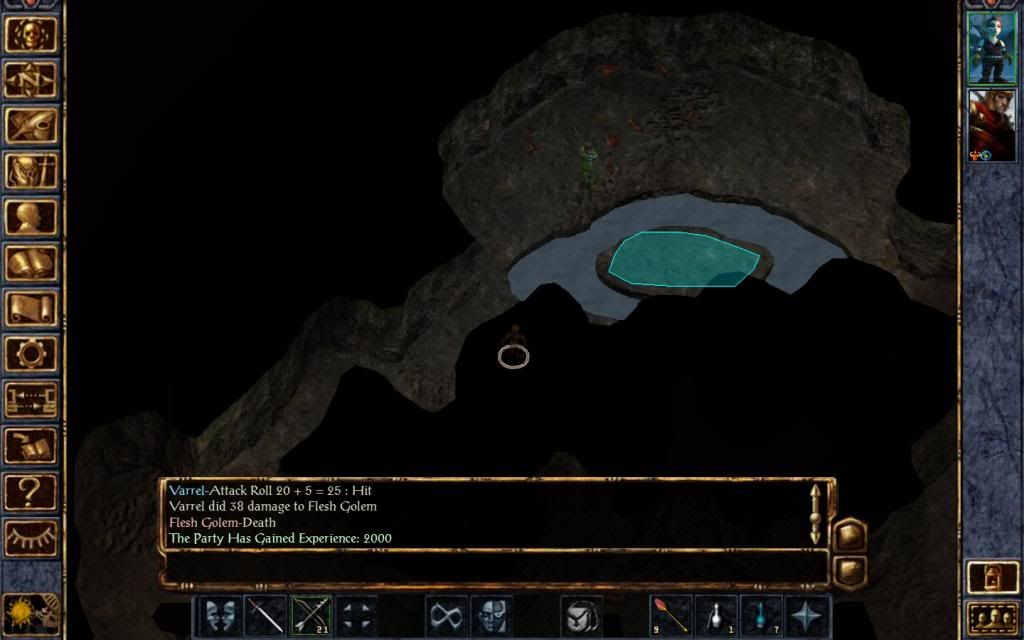Click the helmet use item button

click(581, 615)
